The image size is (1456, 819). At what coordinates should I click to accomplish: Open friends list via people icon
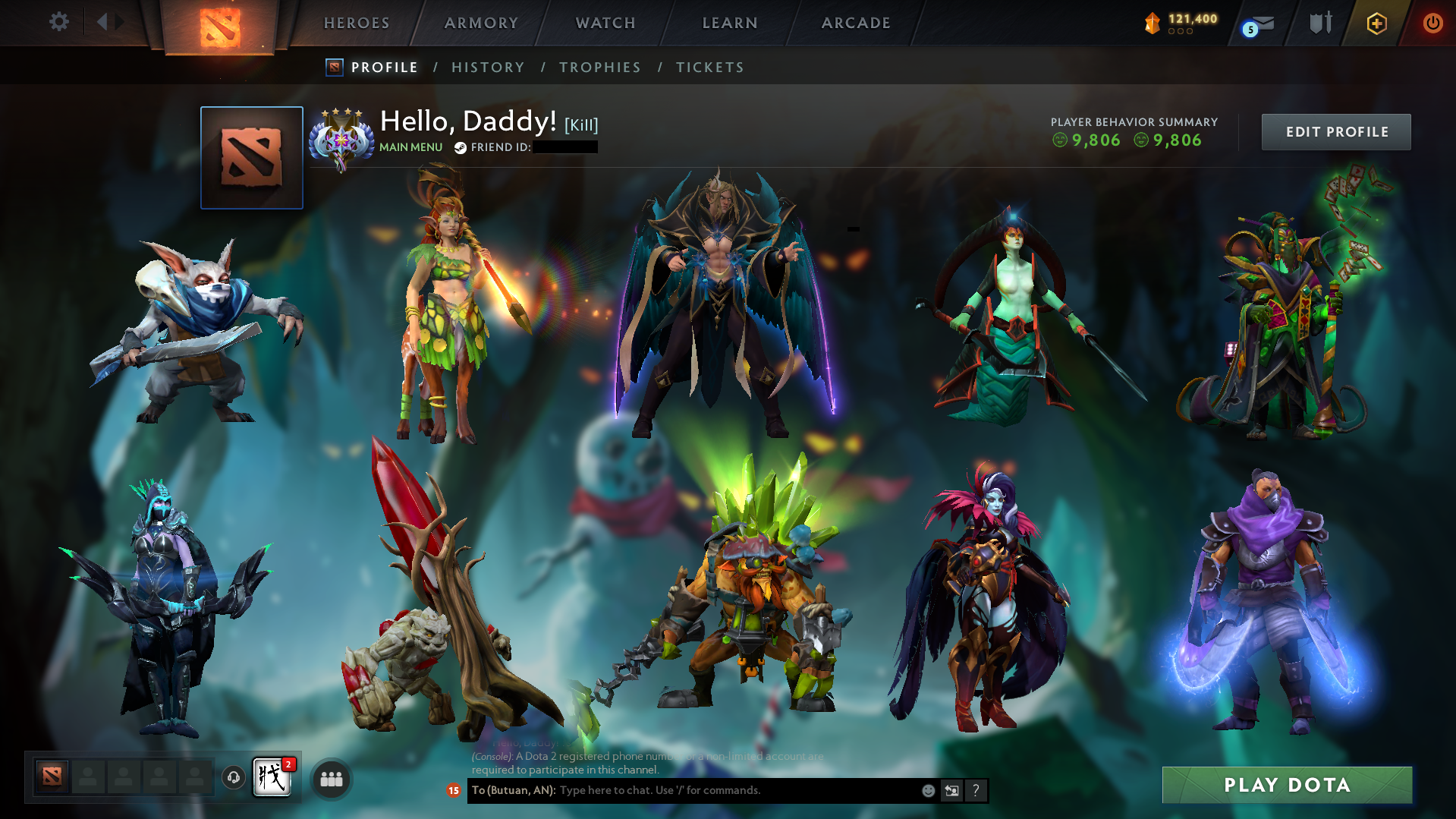(330, 778)
